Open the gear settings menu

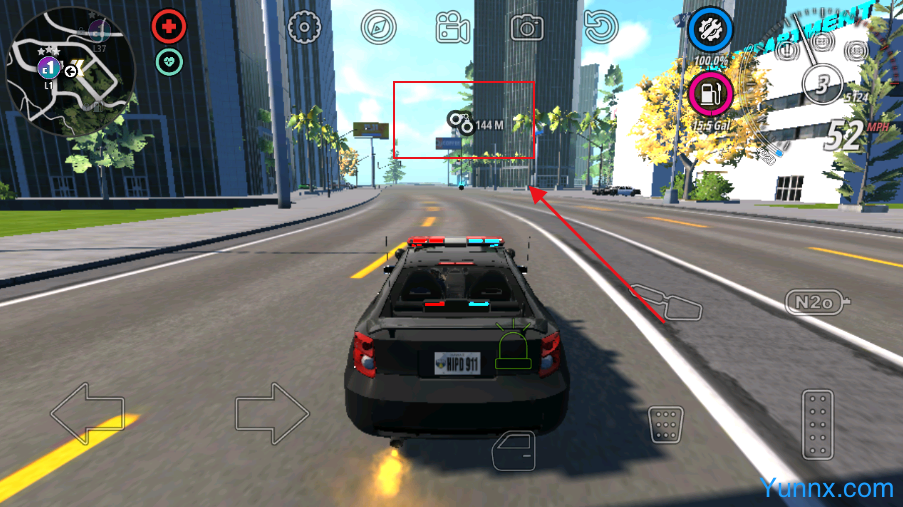303,27
